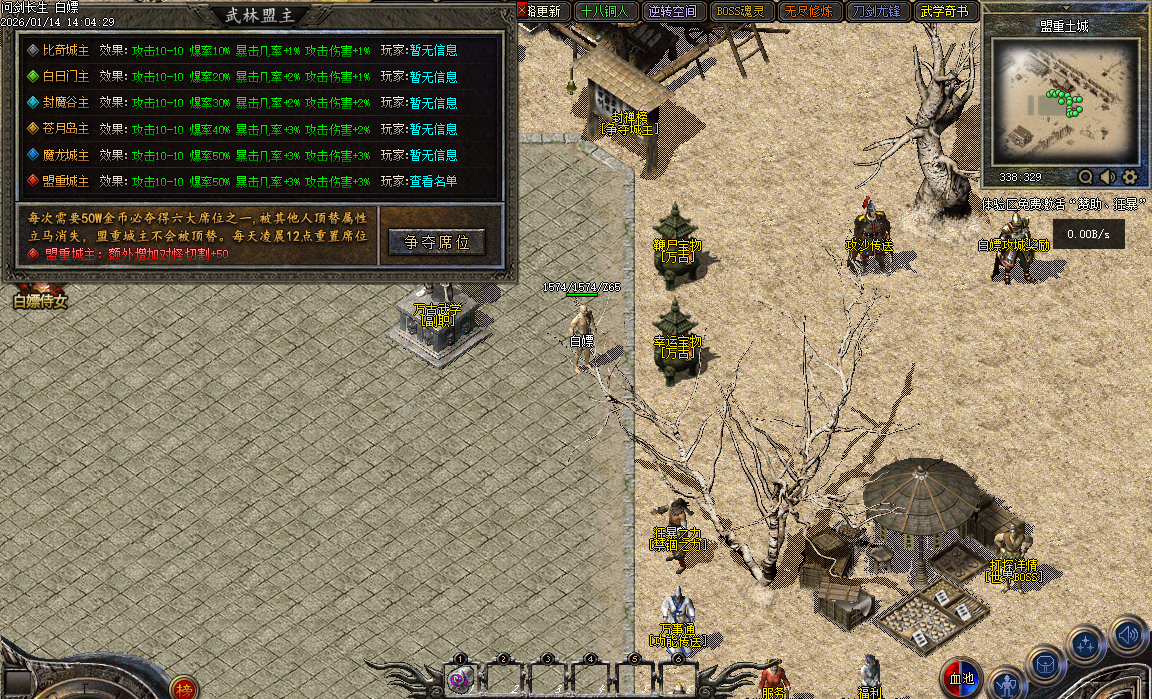
Task: Select the item in hotbar slot 6
Action: click(677, 680)
